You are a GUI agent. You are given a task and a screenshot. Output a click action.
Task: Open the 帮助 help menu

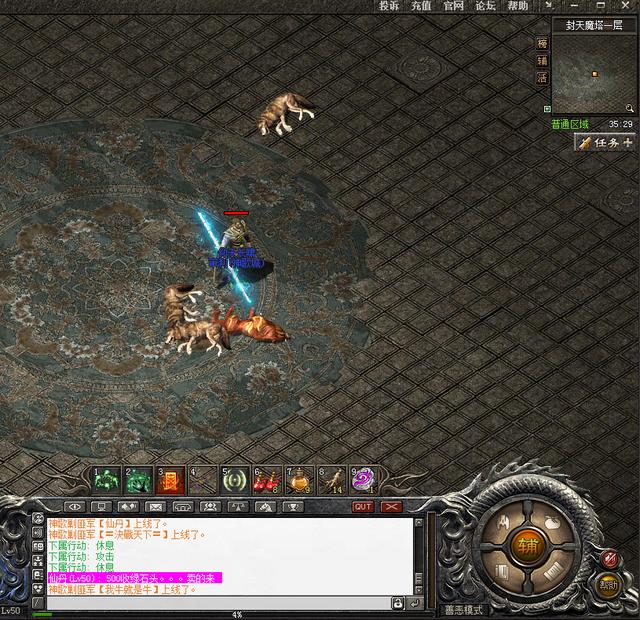[517, 6]
